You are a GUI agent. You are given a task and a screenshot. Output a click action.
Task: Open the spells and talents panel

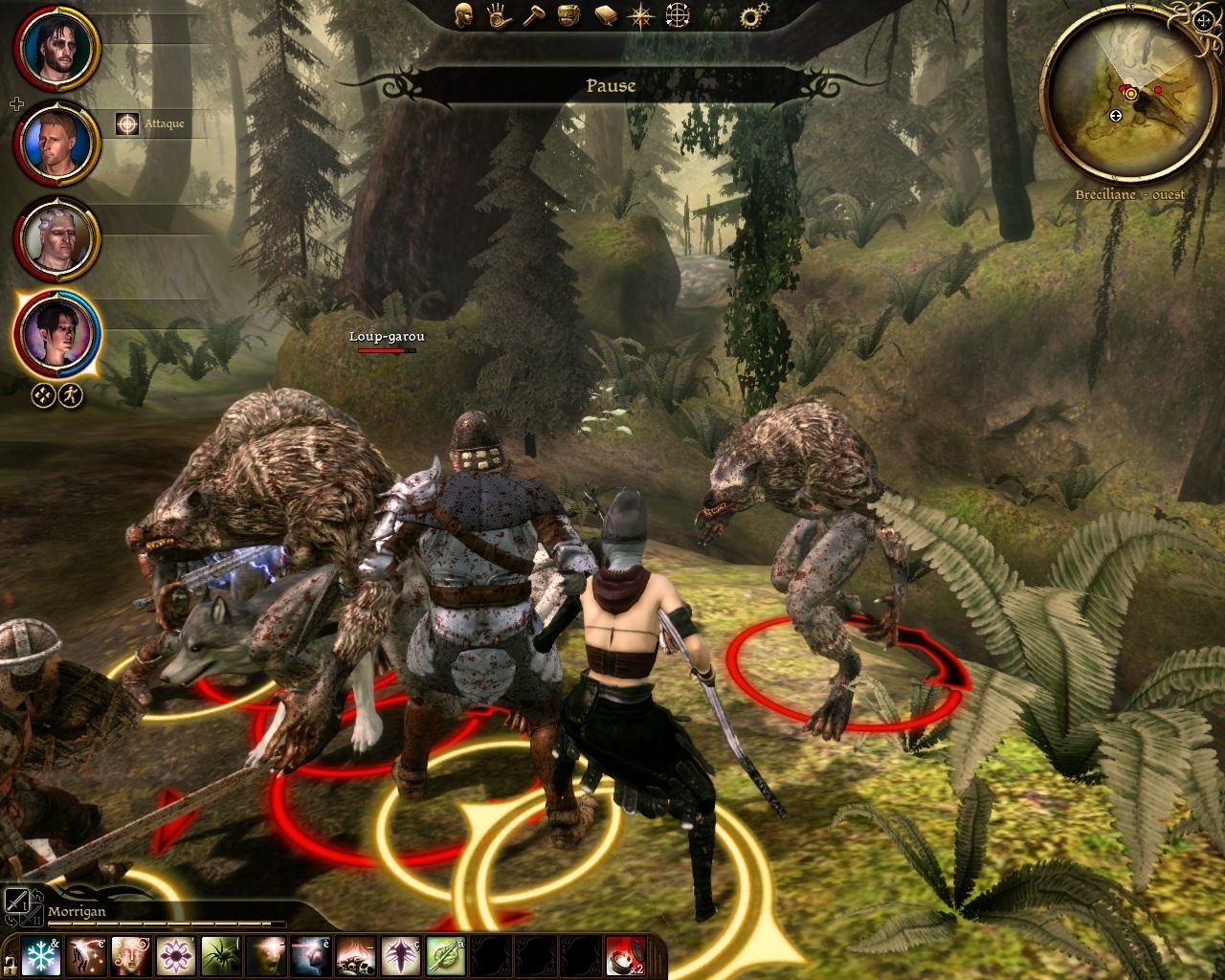click(x=499, y=16)
